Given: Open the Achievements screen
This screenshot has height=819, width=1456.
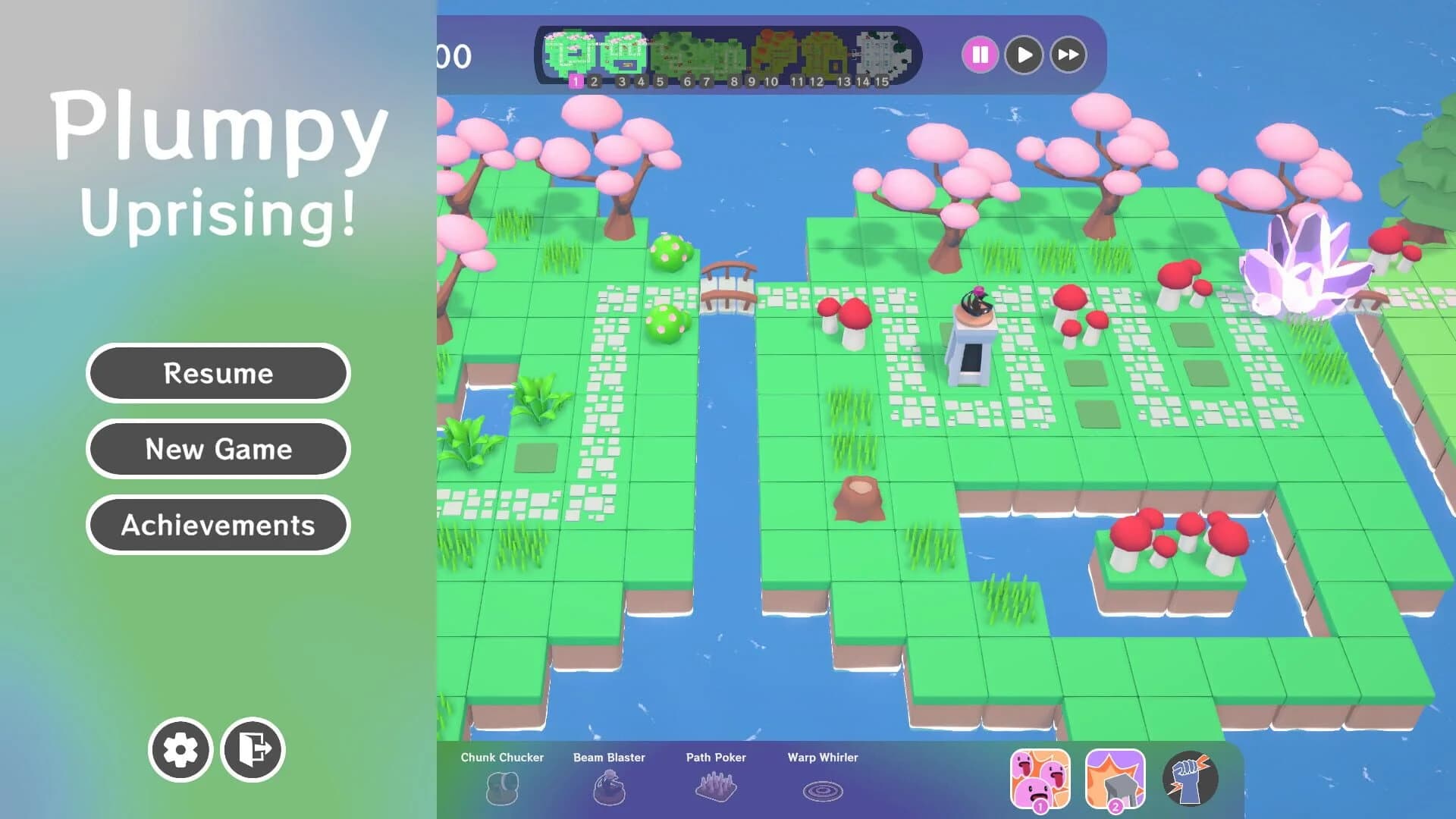Looking at the screenshot, I should pyautogui.click(x=218, y=525).
